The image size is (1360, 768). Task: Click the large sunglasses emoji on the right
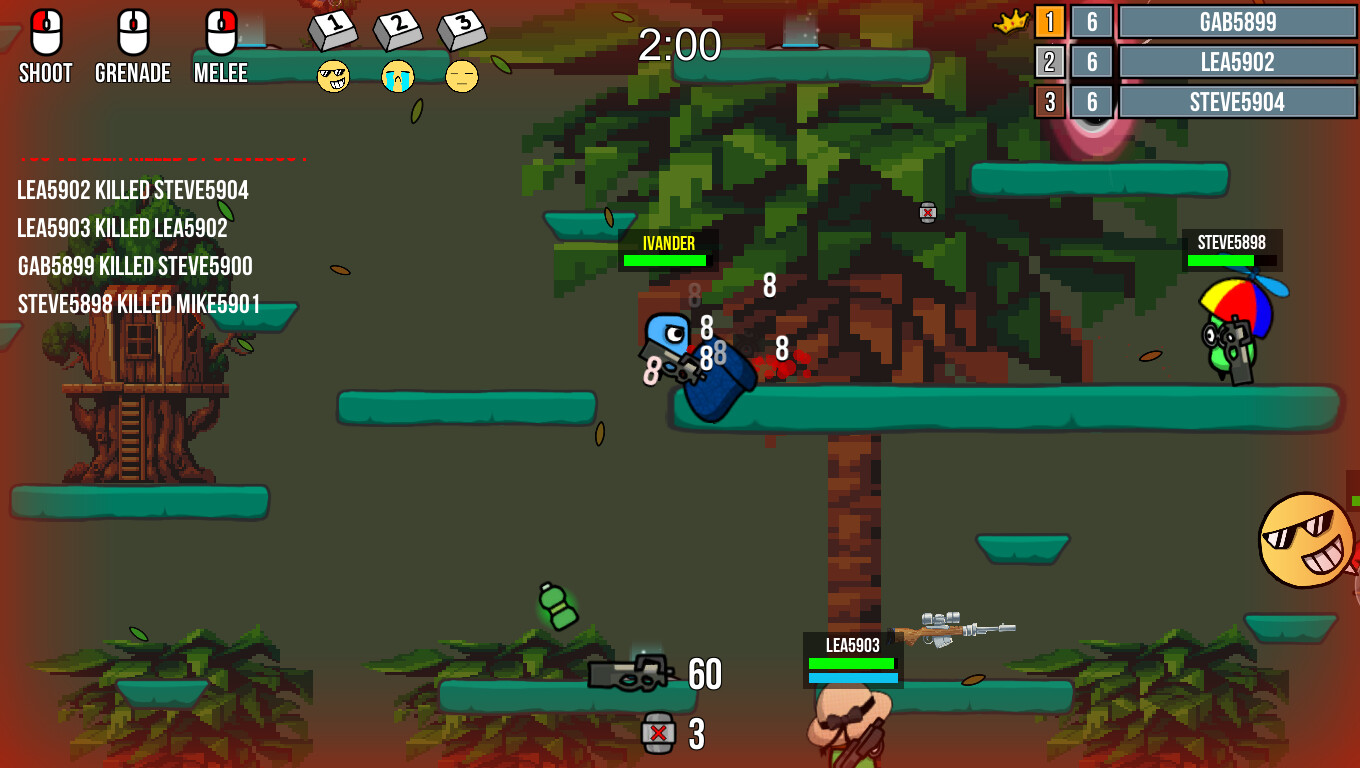(x=1305, y=541)
